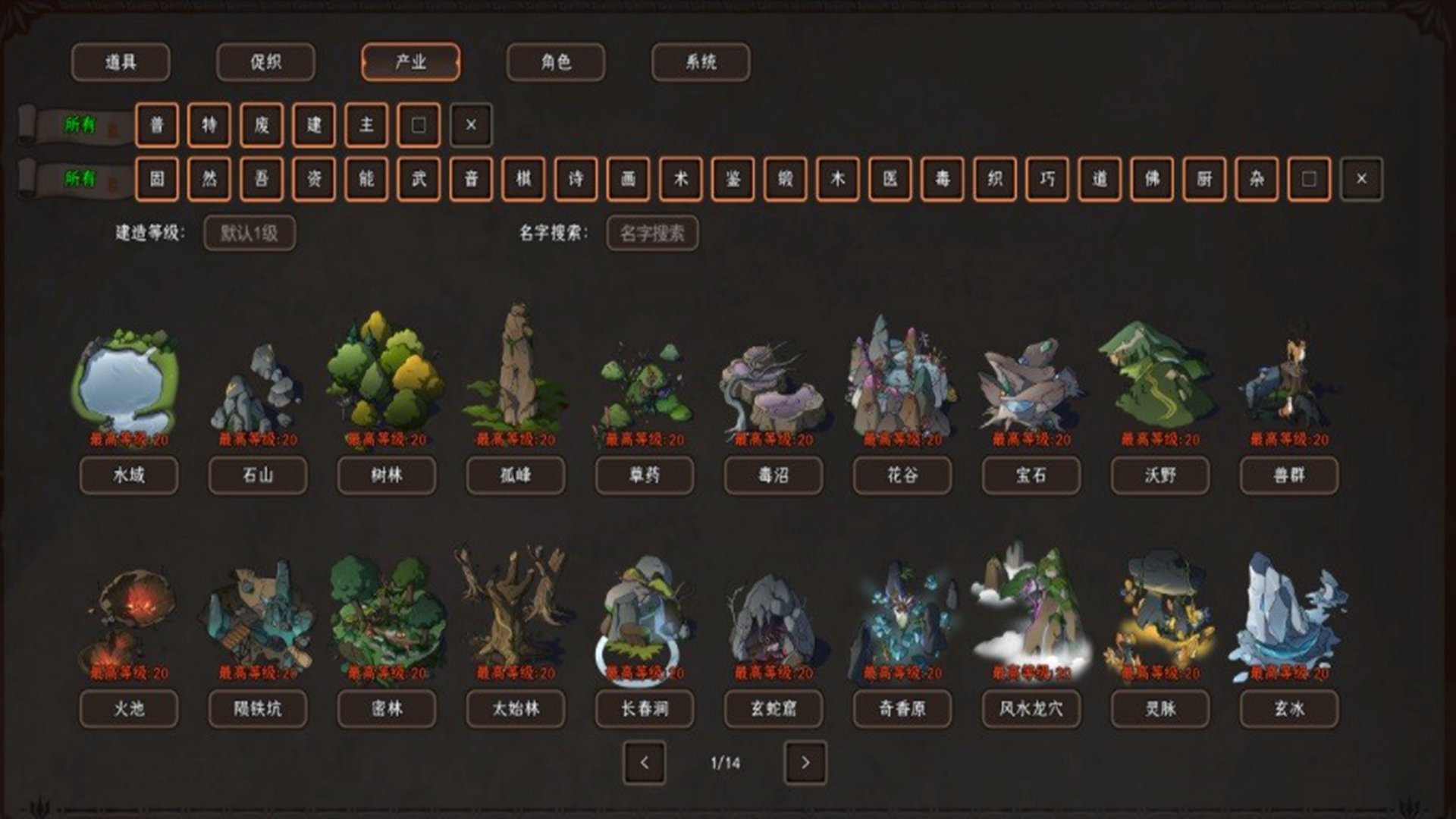Screen dimensions: 1456x819
Task: Choose the 兽群 building button
Action: 1289,475
